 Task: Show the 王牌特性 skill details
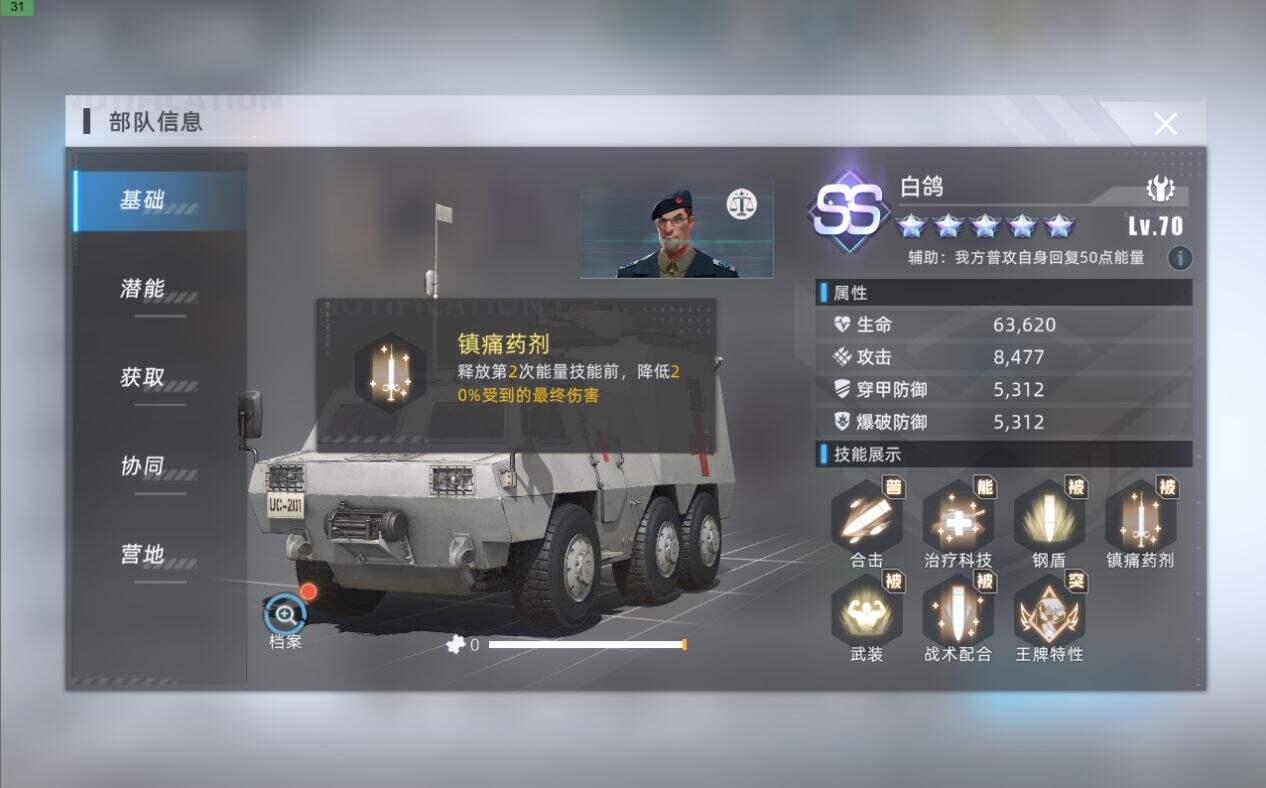point(1049,610)
